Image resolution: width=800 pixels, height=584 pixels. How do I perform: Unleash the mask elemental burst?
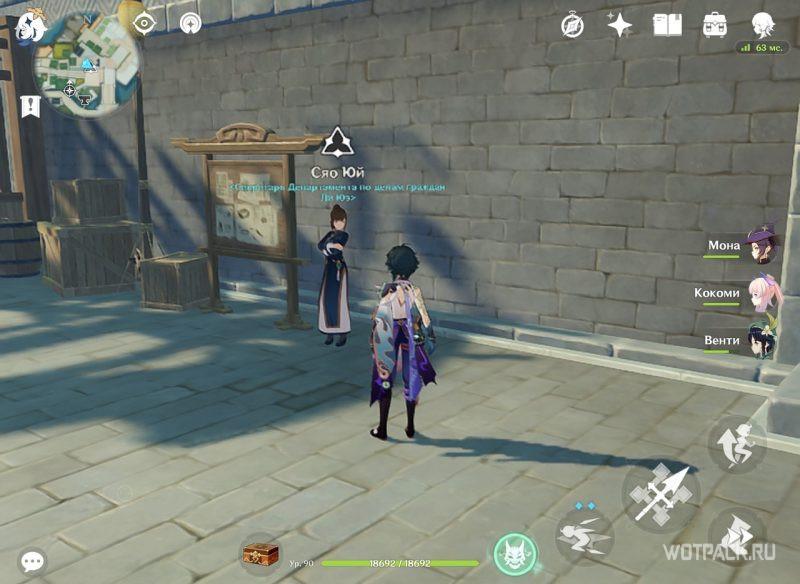515,554
